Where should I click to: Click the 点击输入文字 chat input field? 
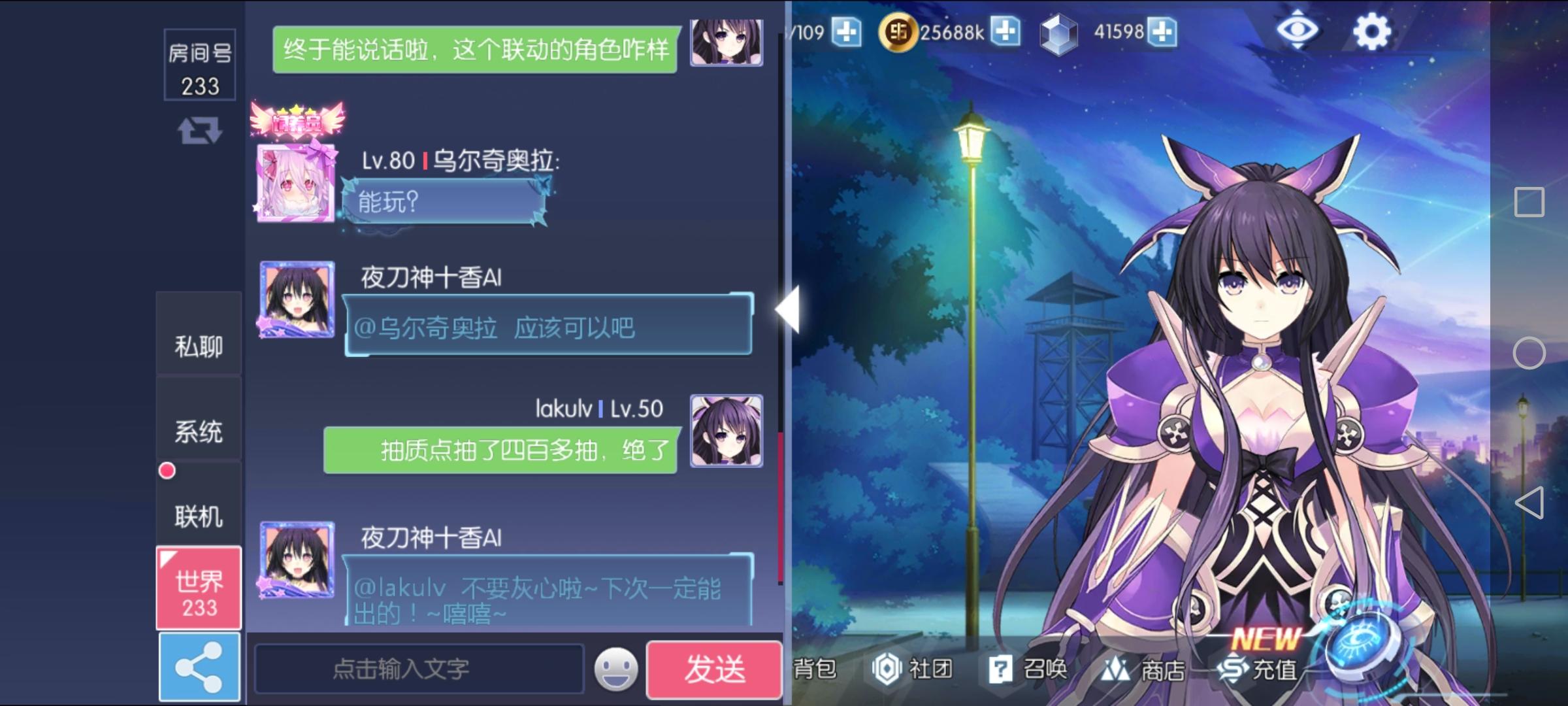coord(418,669)
